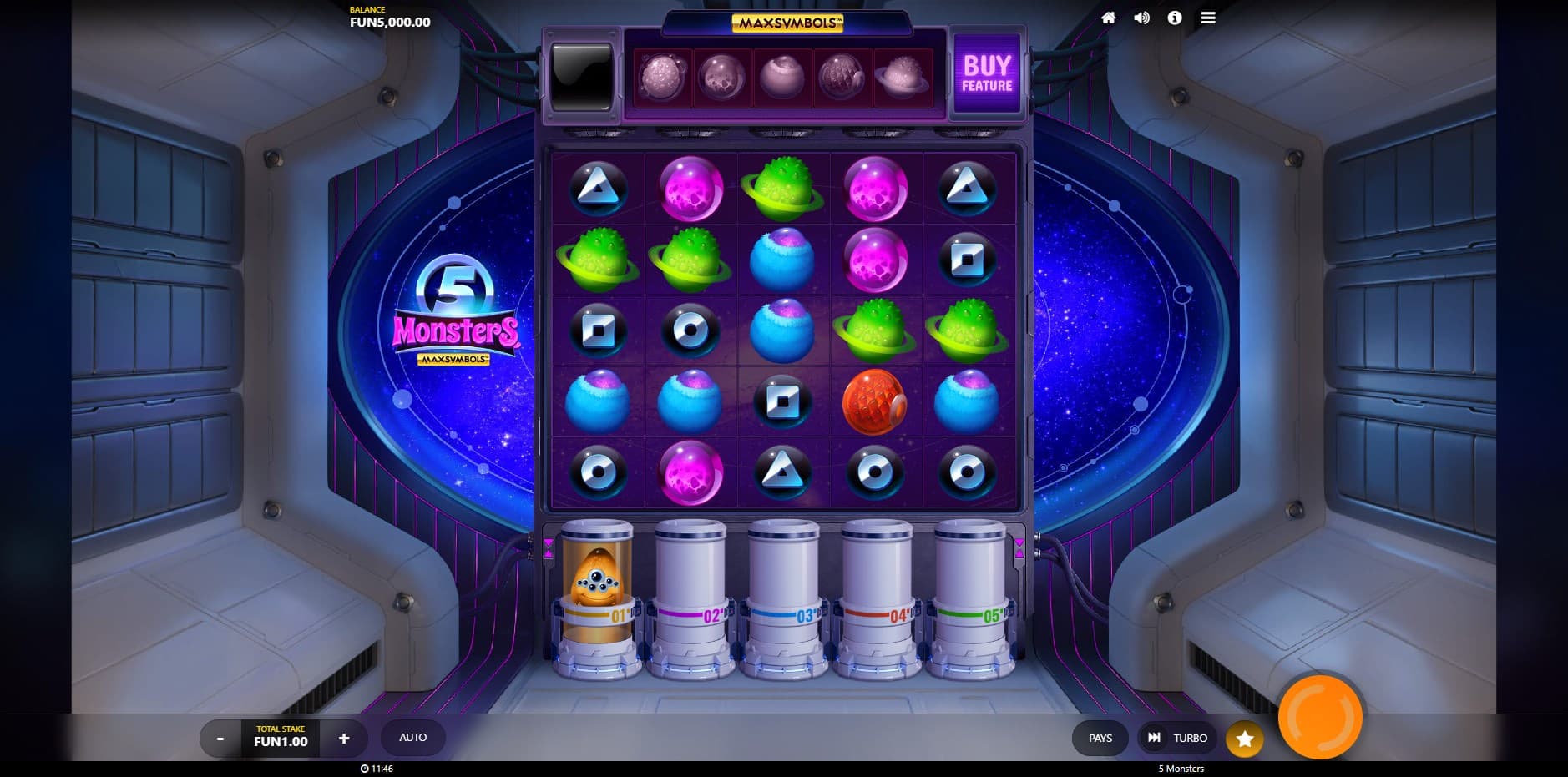Viewport: 1568px width, 777px height.
Task: Increase the total stake with plus
Action: (x=343, y=739)
